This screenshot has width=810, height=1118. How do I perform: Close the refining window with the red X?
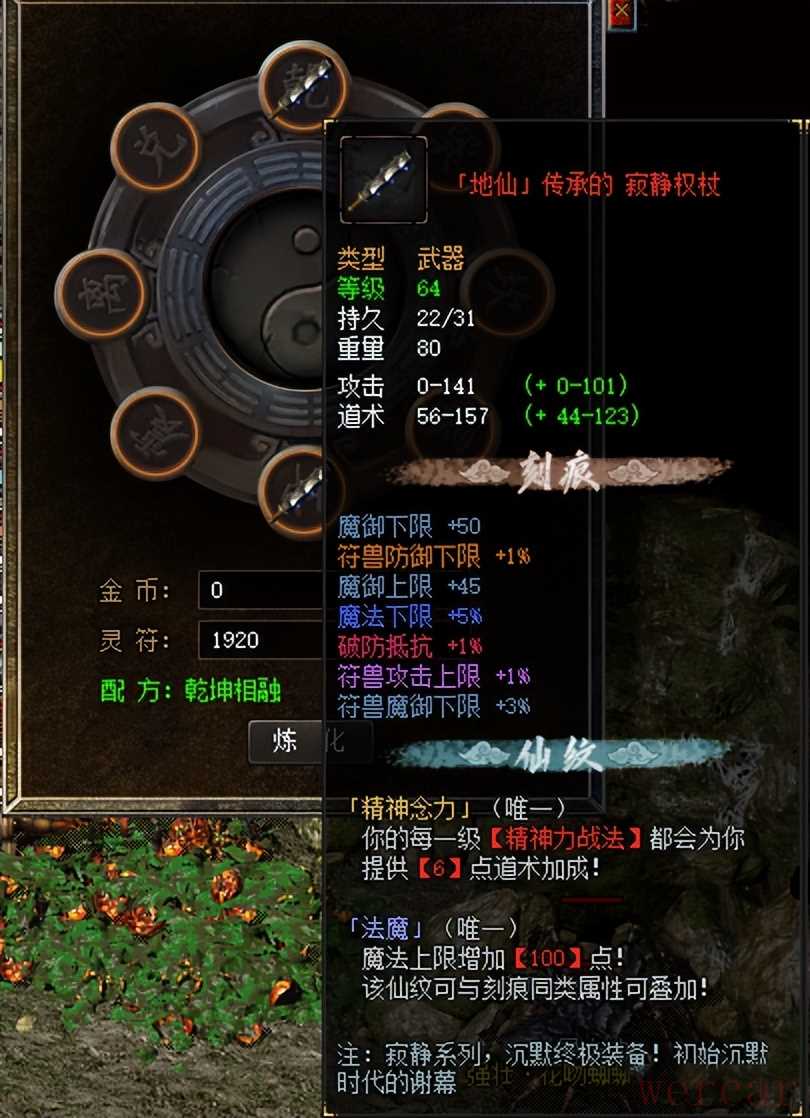[x=622, y=11]
